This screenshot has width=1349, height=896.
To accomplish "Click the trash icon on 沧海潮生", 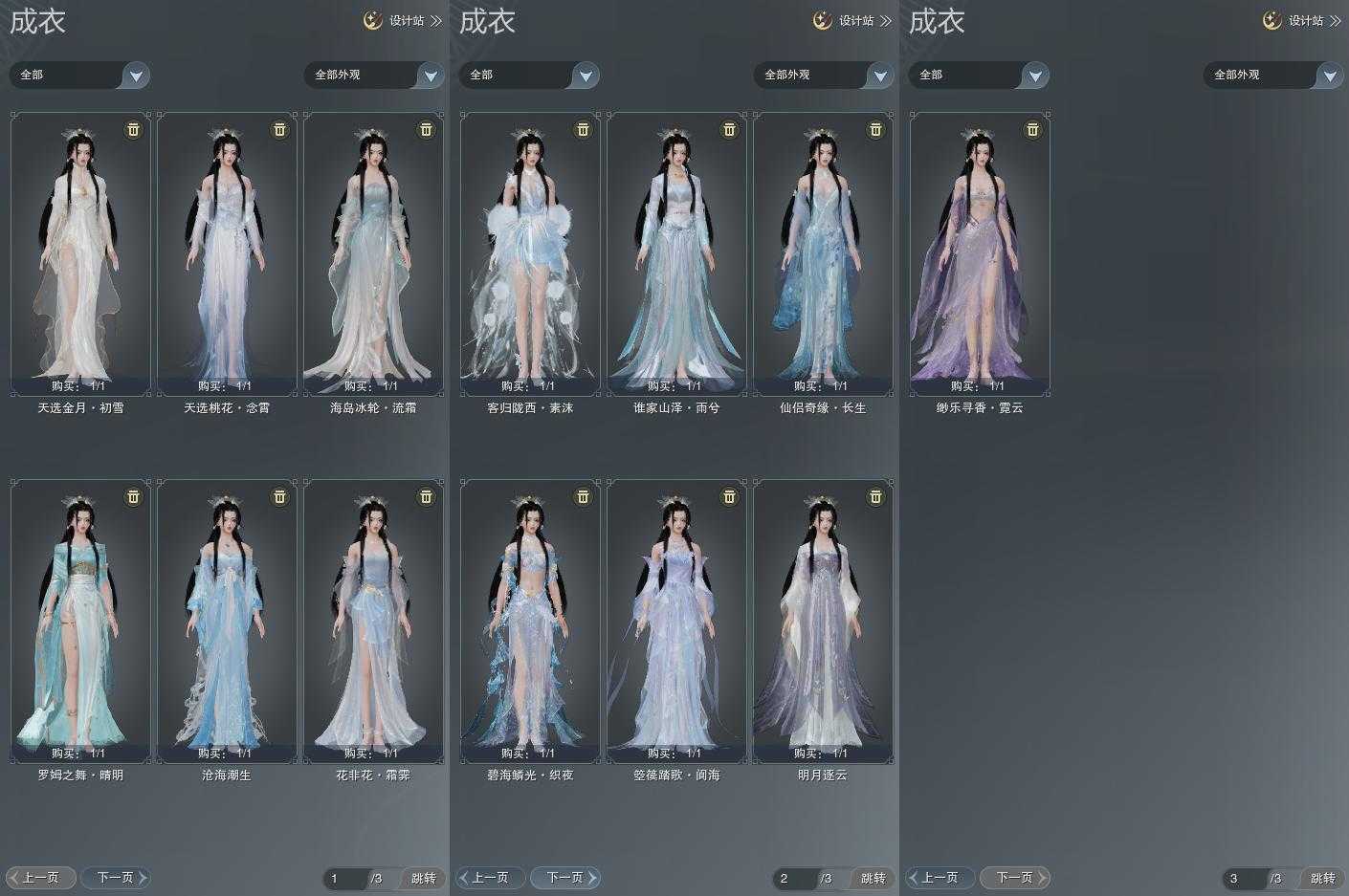I will [279, 496].
